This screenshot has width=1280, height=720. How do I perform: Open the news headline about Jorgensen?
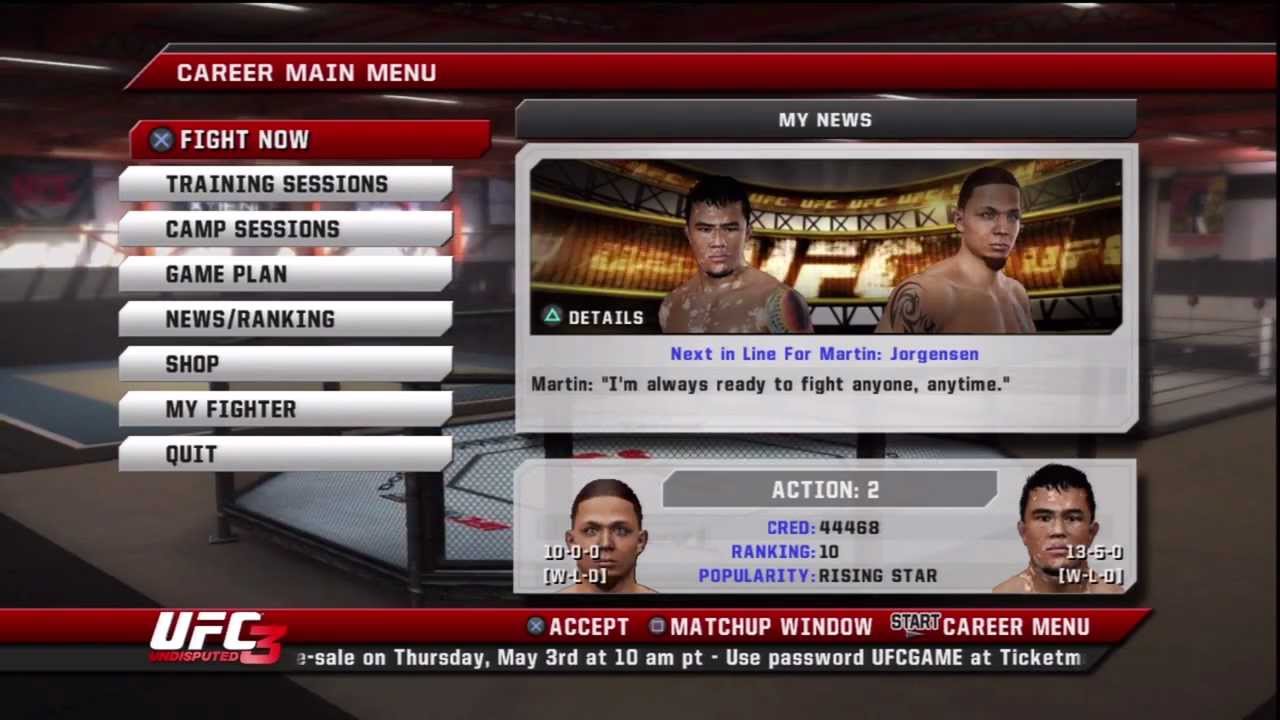[x=824, y=354]
